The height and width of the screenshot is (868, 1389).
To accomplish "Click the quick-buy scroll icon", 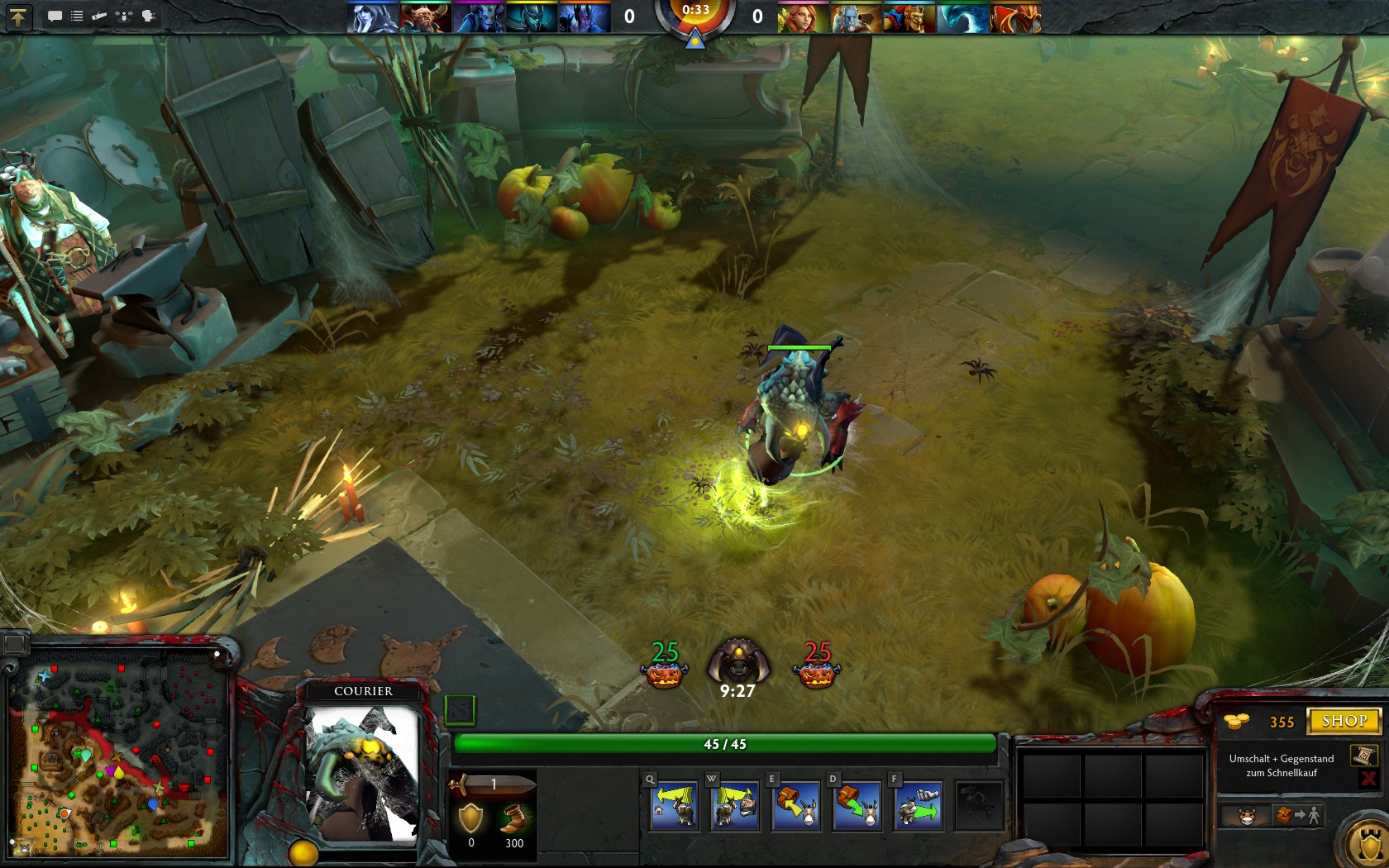I will (x=1364, y=755).
